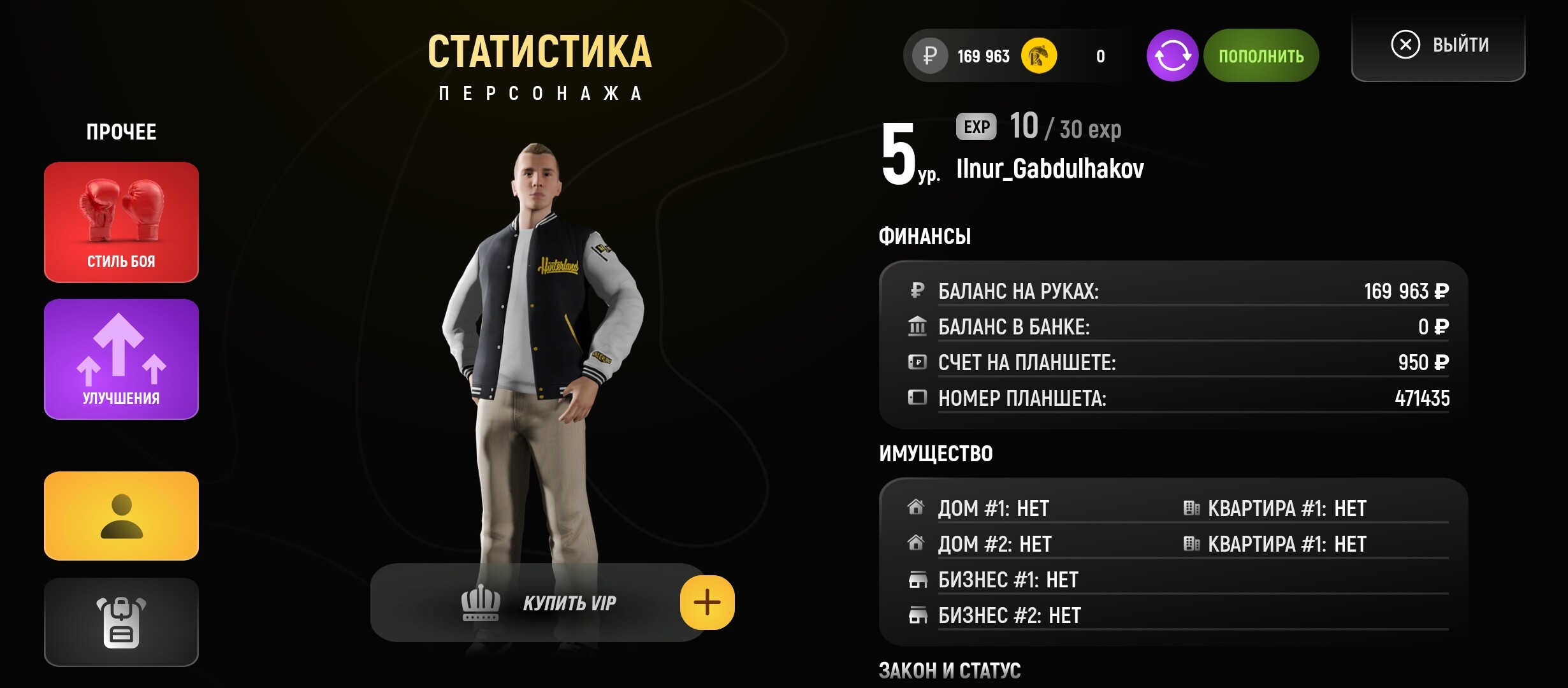Select the player name Ilnur_Gabdulhakov
The height and width of the screenshot is (688, 1568).
pos(1050,169)
